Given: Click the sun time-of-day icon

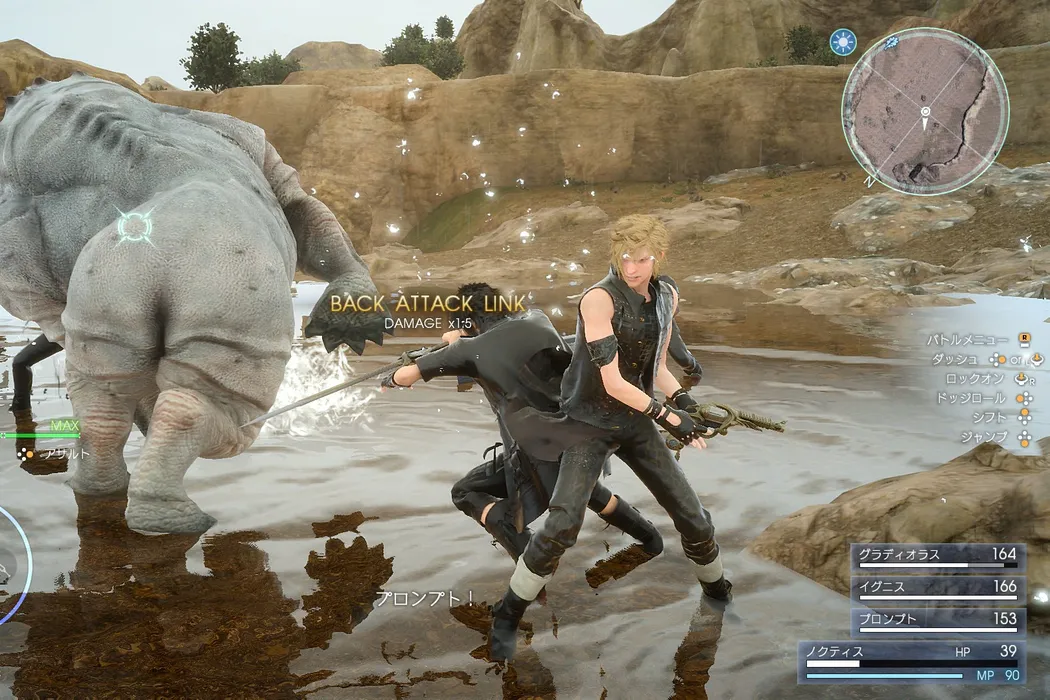Looking at the screenshot, I should point(843,42).
